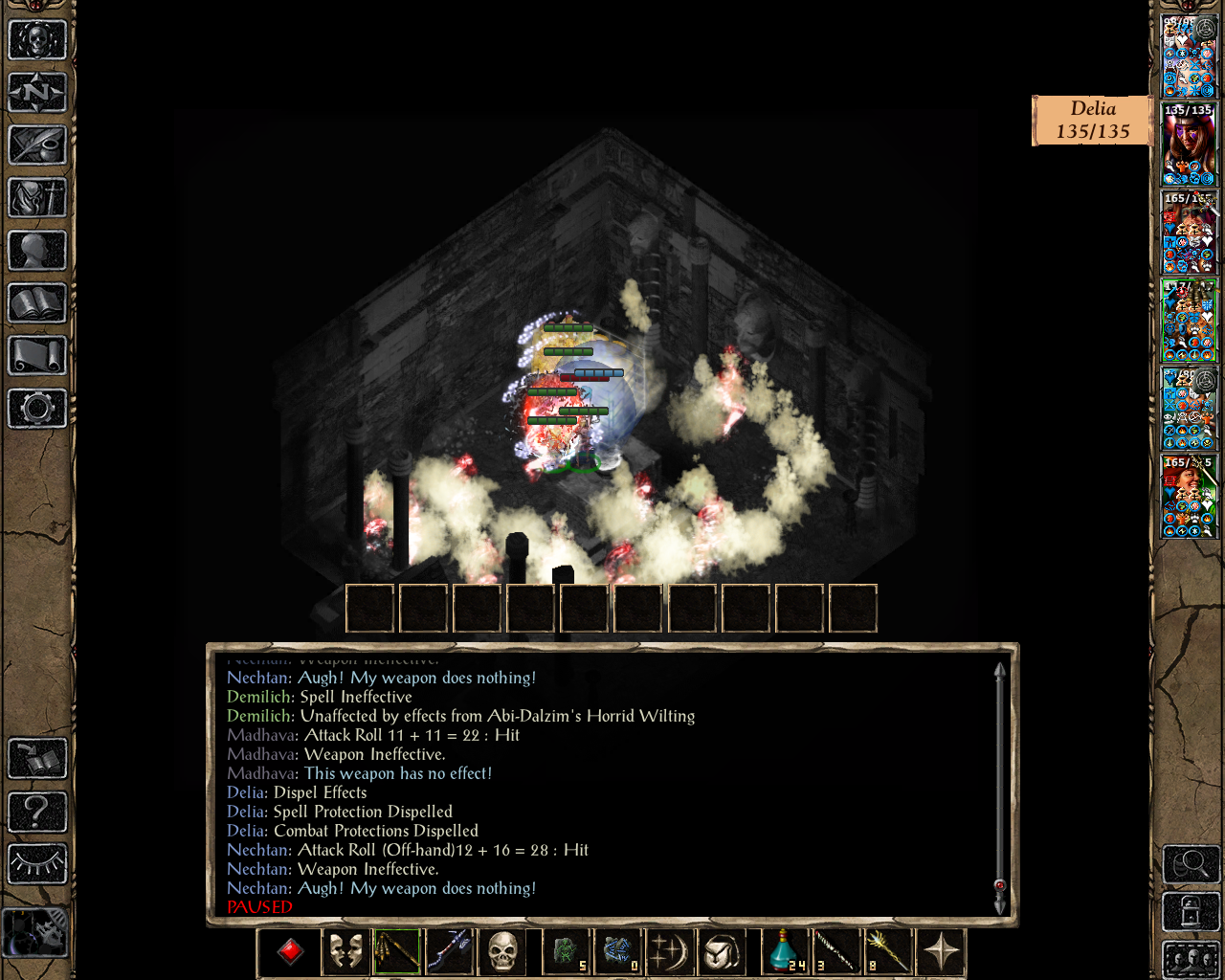Activate the skull ability in the action bar
Screen dimensions: 1225x980
click(x=502, y=951)
